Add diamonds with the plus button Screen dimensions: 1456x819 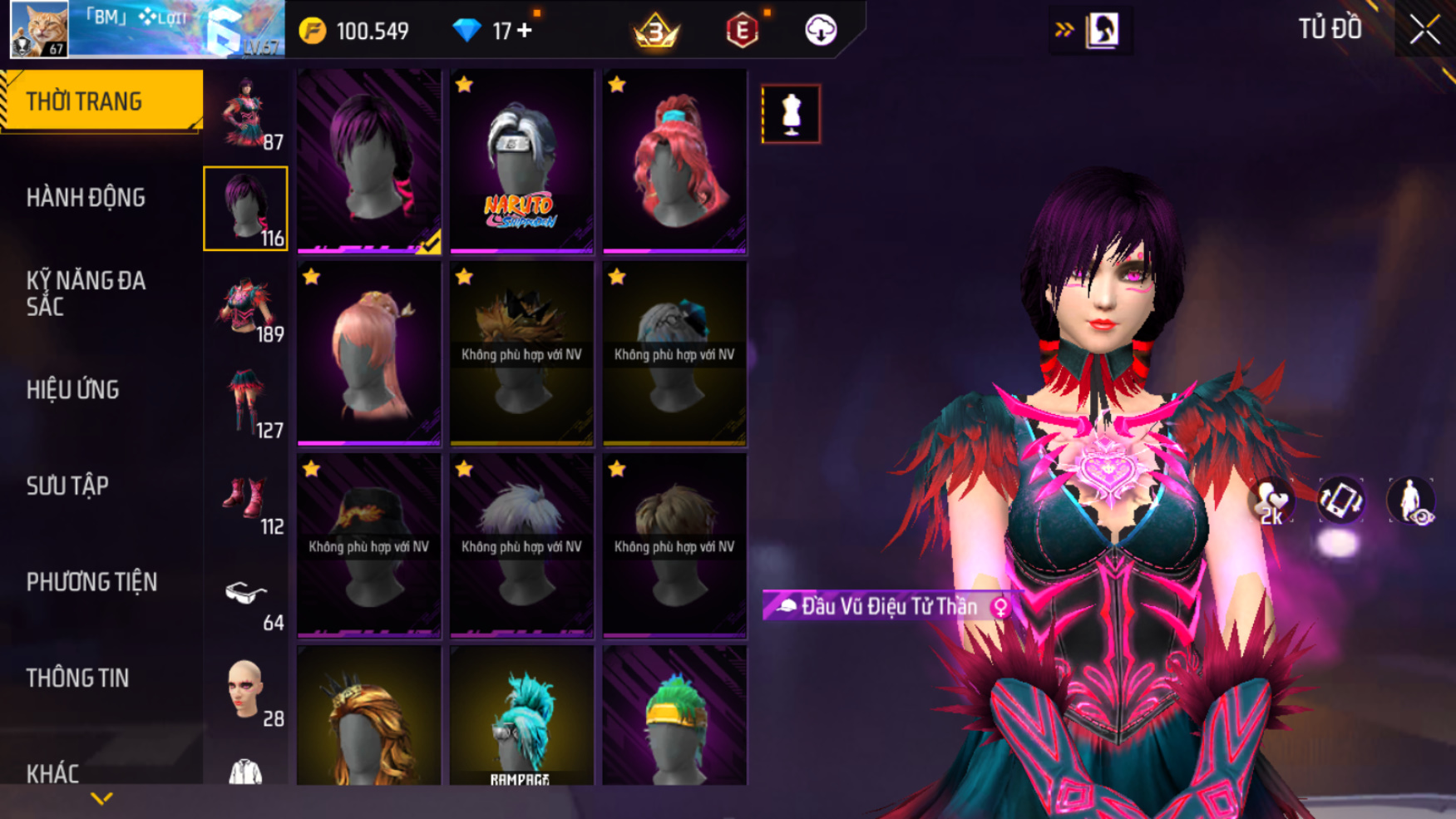pyautogui.click(x=525, y=31)
